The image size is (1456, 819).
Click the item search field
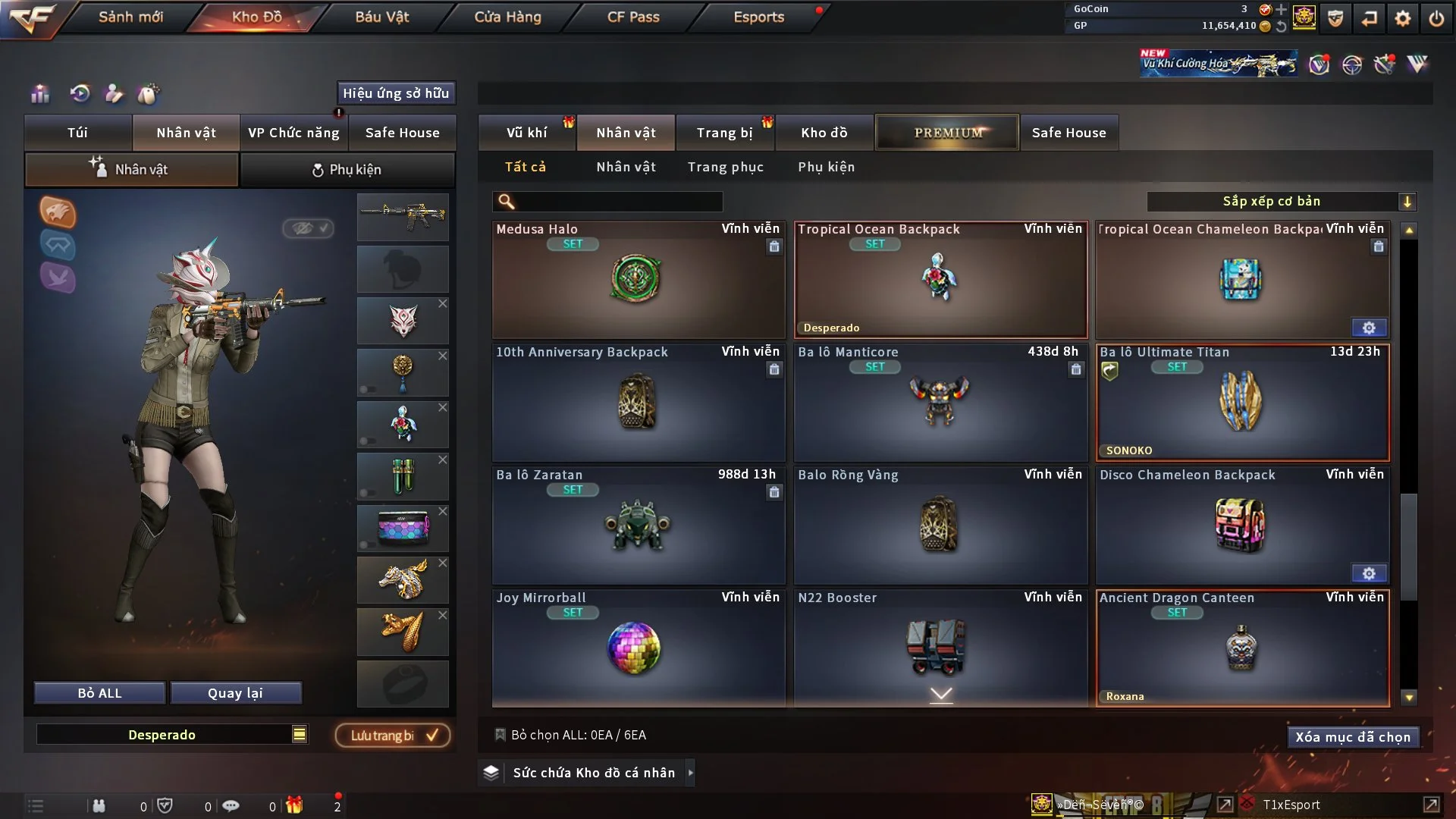(618, 202)
